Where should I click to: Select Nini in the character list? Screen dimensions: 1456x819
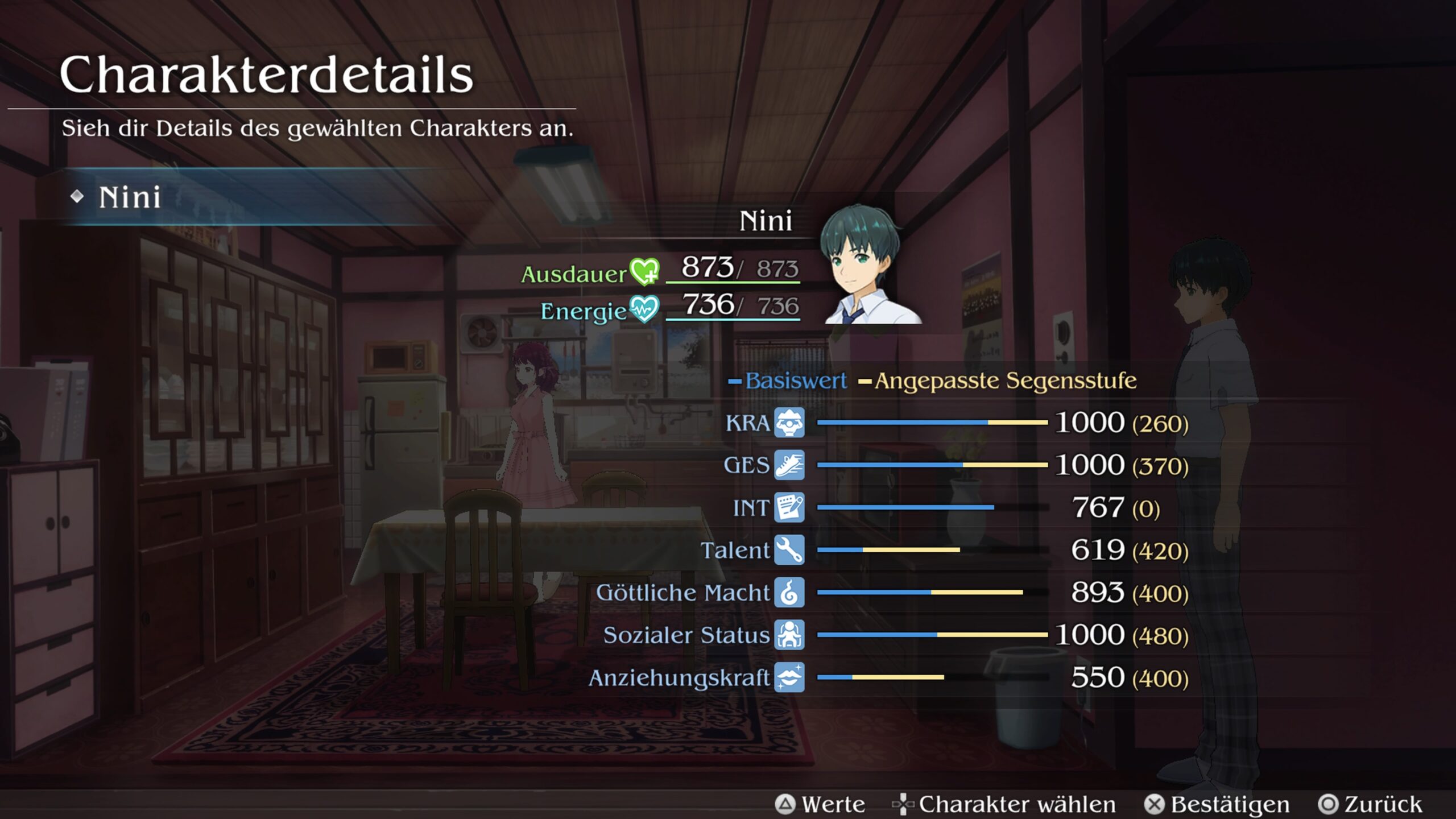click(131, 197)
